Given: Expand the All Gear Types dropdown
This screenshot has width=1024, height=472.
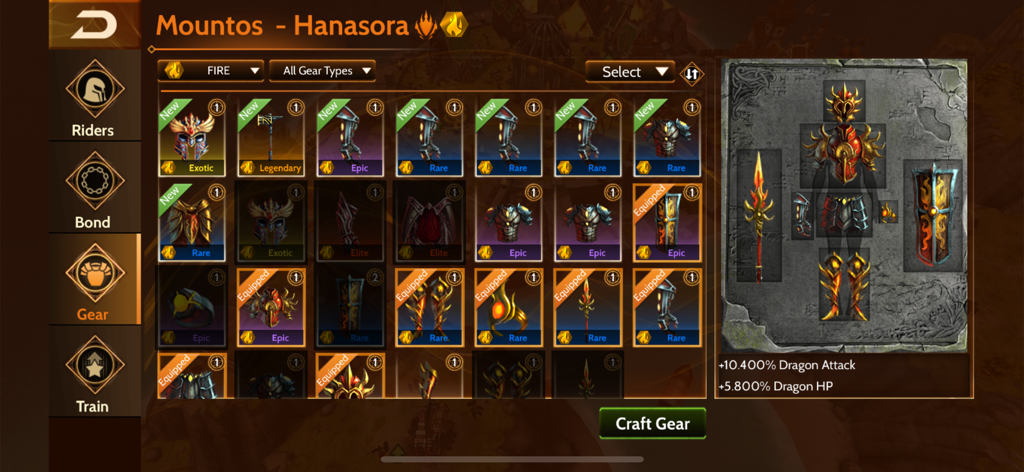Looking at the screenshot, I should pyautogui.click(x=323, y=71).
